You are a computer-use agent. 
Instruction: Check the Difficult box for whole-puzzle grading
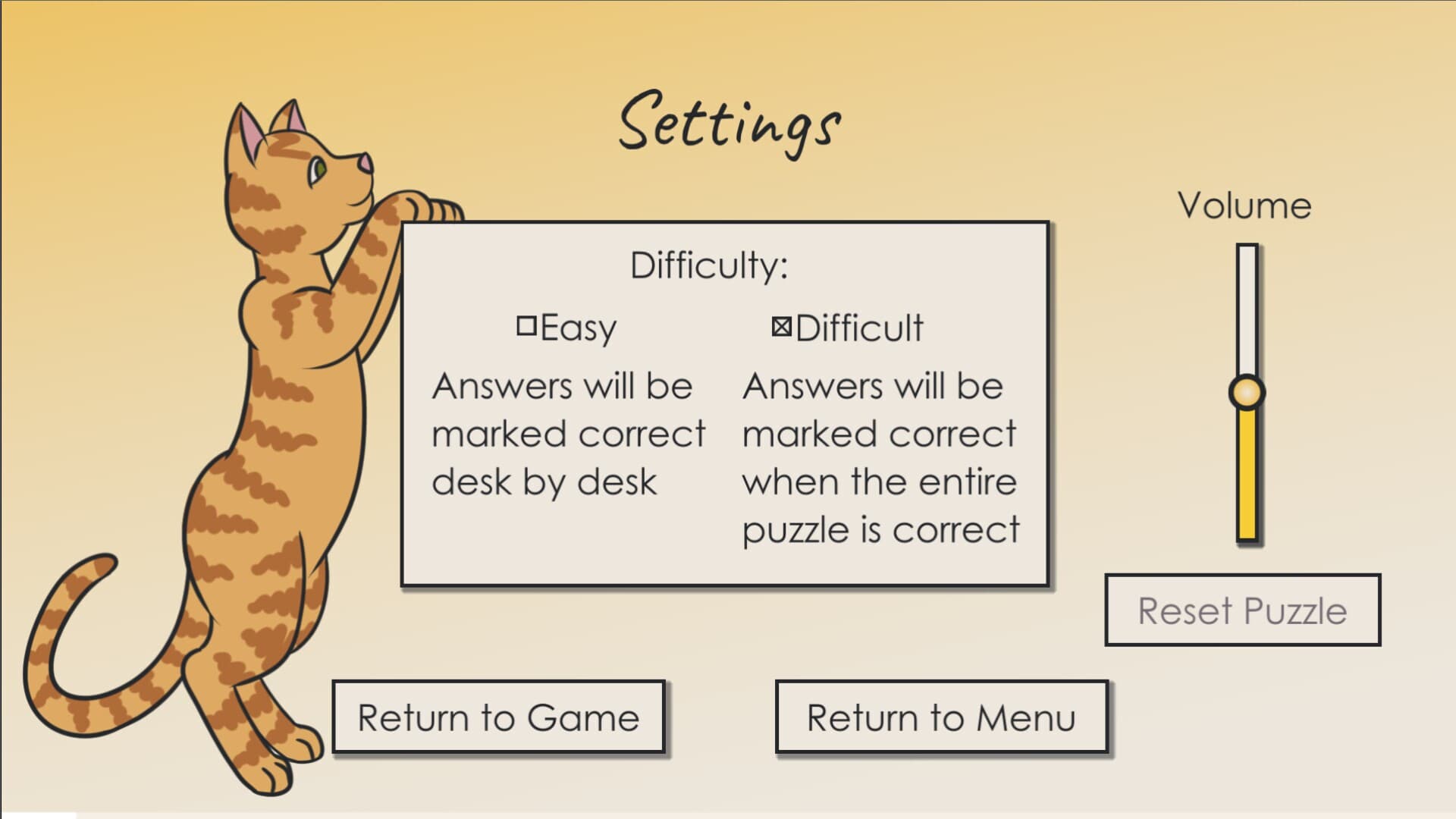tap(780, 328)
